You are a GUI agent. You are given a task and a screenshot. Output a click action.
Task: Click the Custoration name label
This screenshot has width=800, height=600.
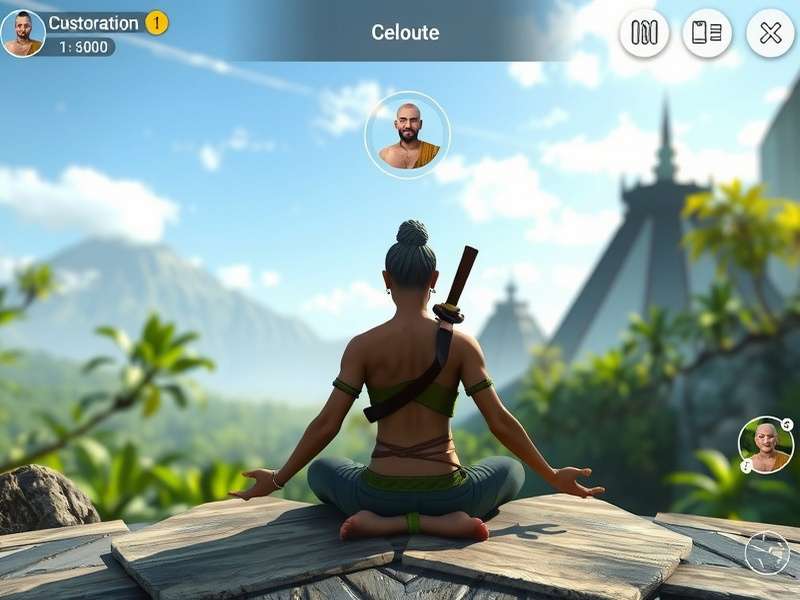click(x=93, y=23)
